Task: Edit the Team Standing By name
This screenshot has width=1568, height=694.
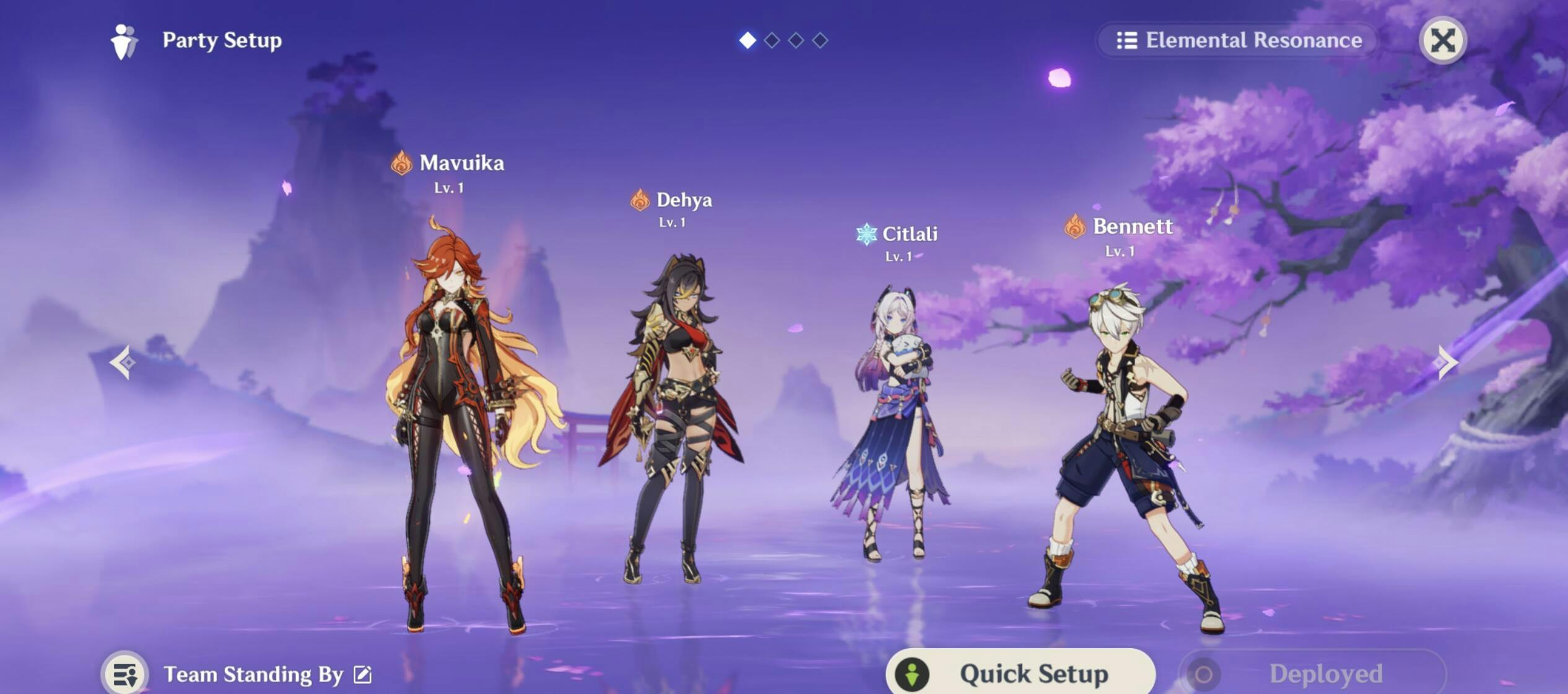Action: tap(363, 674)
